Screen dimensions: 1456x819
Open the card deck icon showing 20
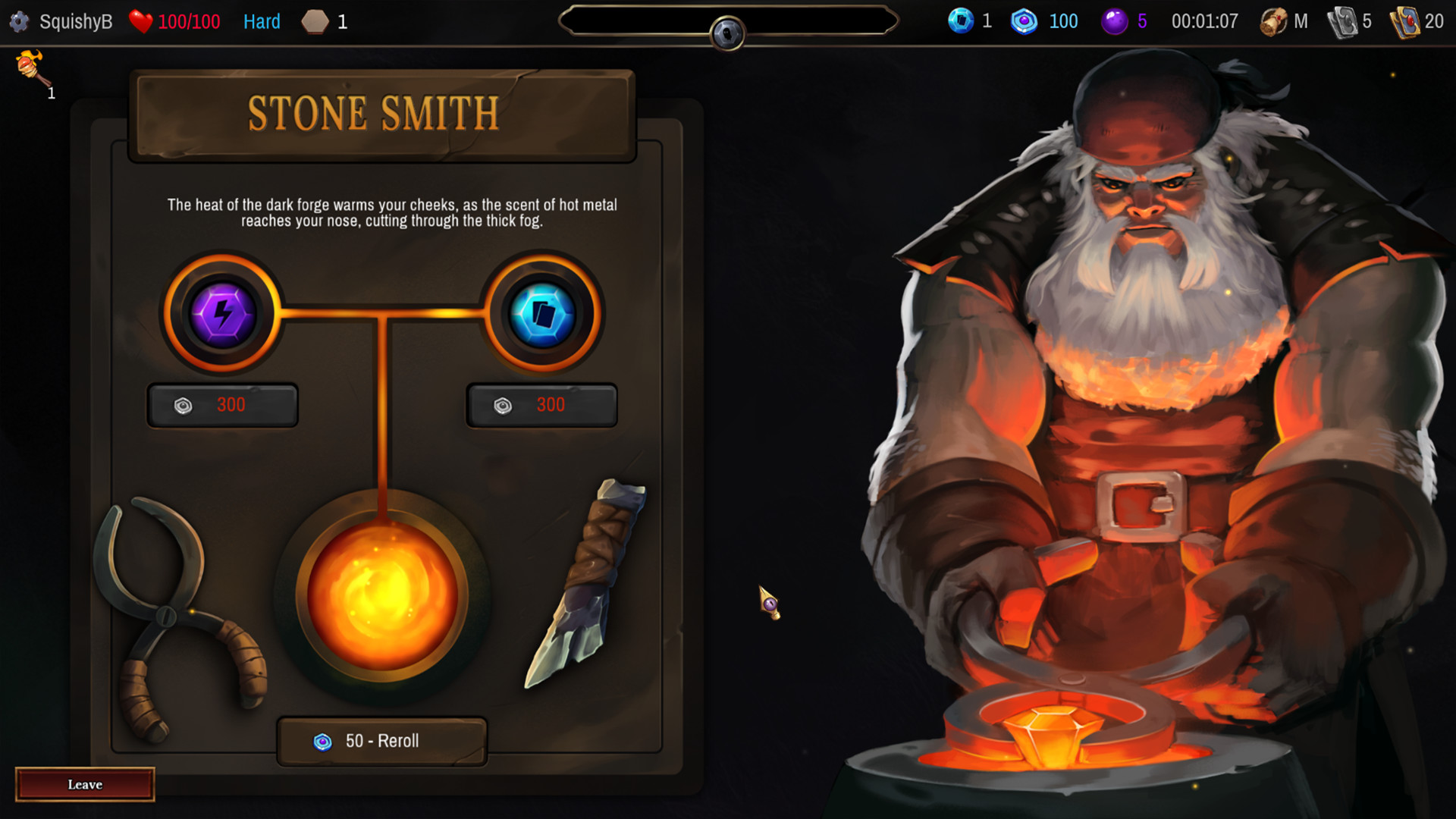pyautogui.click(x=1409, y=21)
